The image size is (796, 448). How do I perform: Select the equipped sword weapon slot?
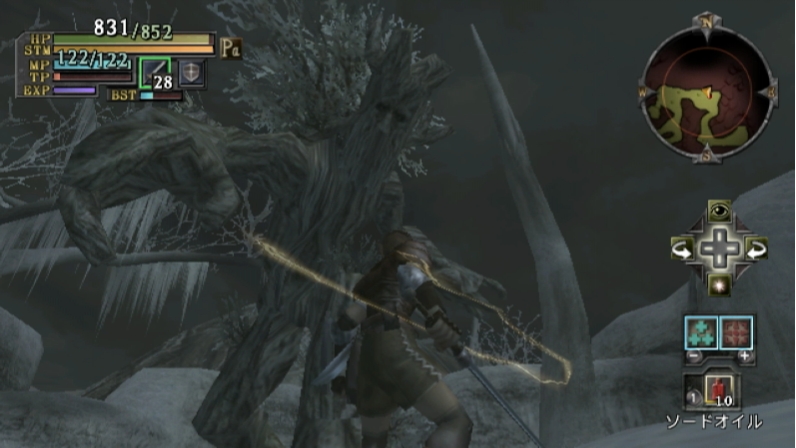pos(155,71)
